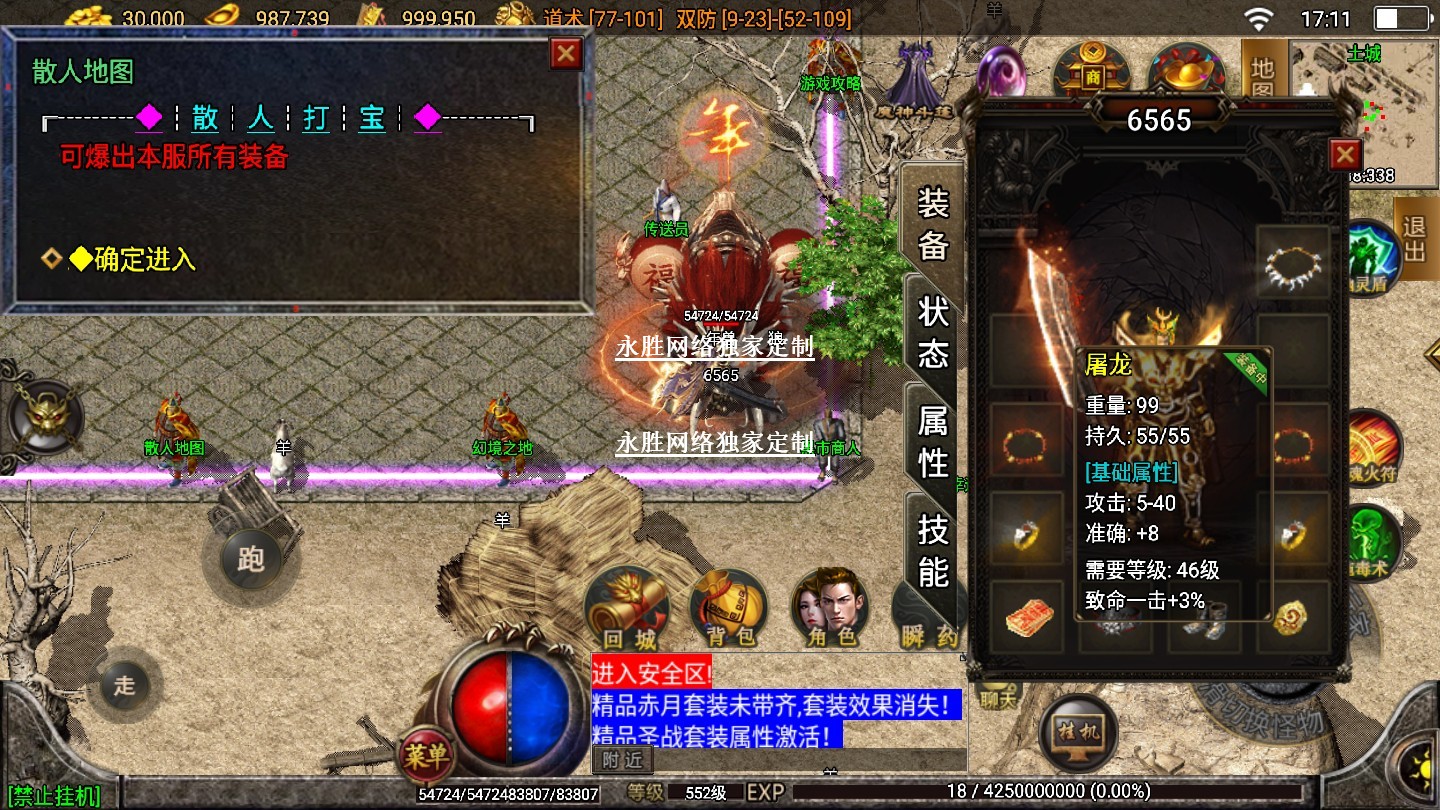Show the 属性 attributes tab
The image size is (1440, 810).
[932, 442]
